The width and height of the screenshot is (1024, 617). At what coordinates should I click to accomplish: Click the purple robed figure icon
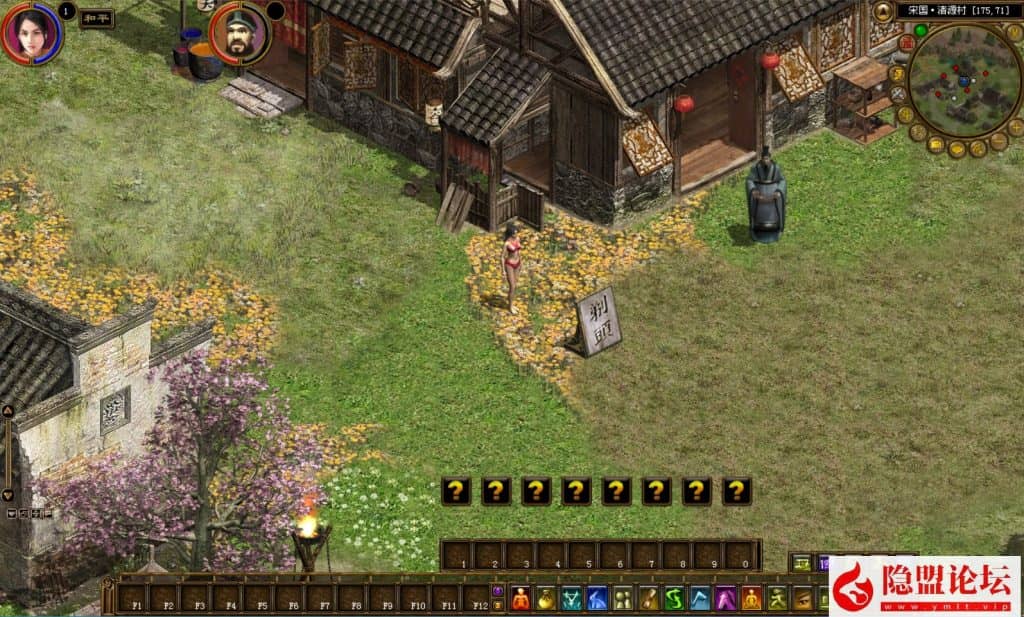click(x=725, y=599)
